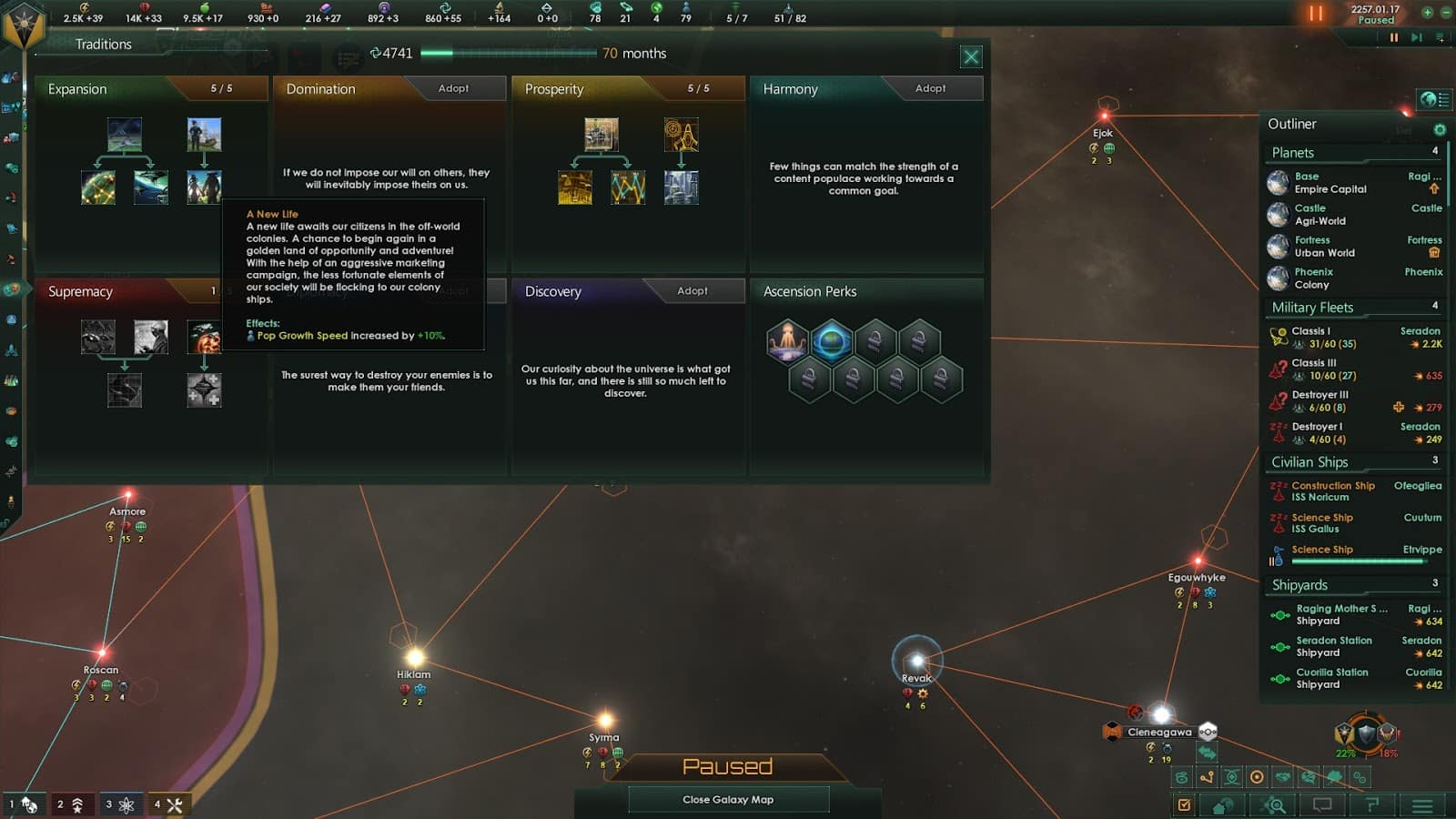The width and height of the screenshot is (1456, 819).
Task: Select the ISS Noricum construction ship icon
Action: pos(1280,491)
